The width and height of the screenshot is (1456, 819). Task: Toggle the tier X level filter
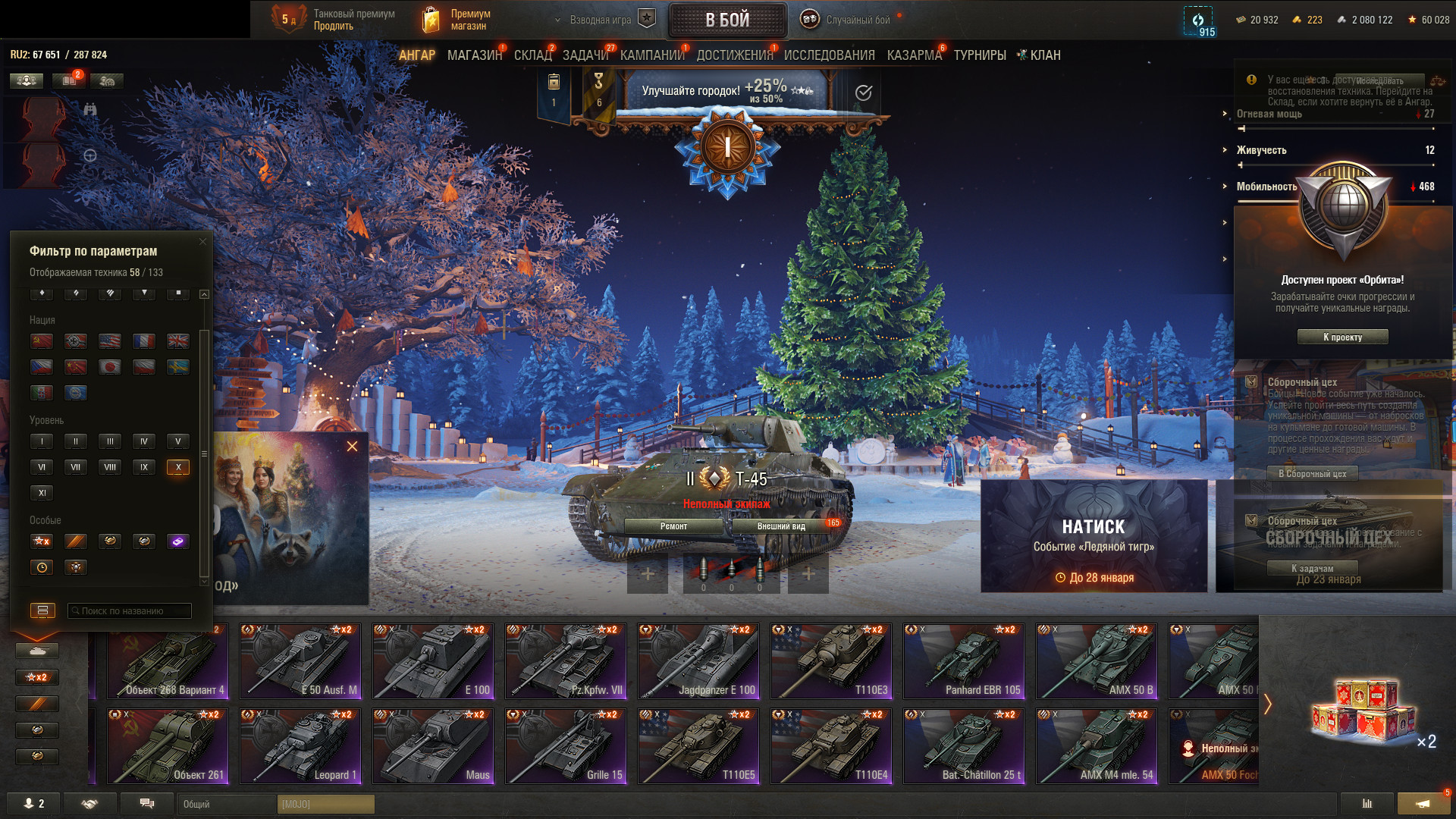(178, 467)
